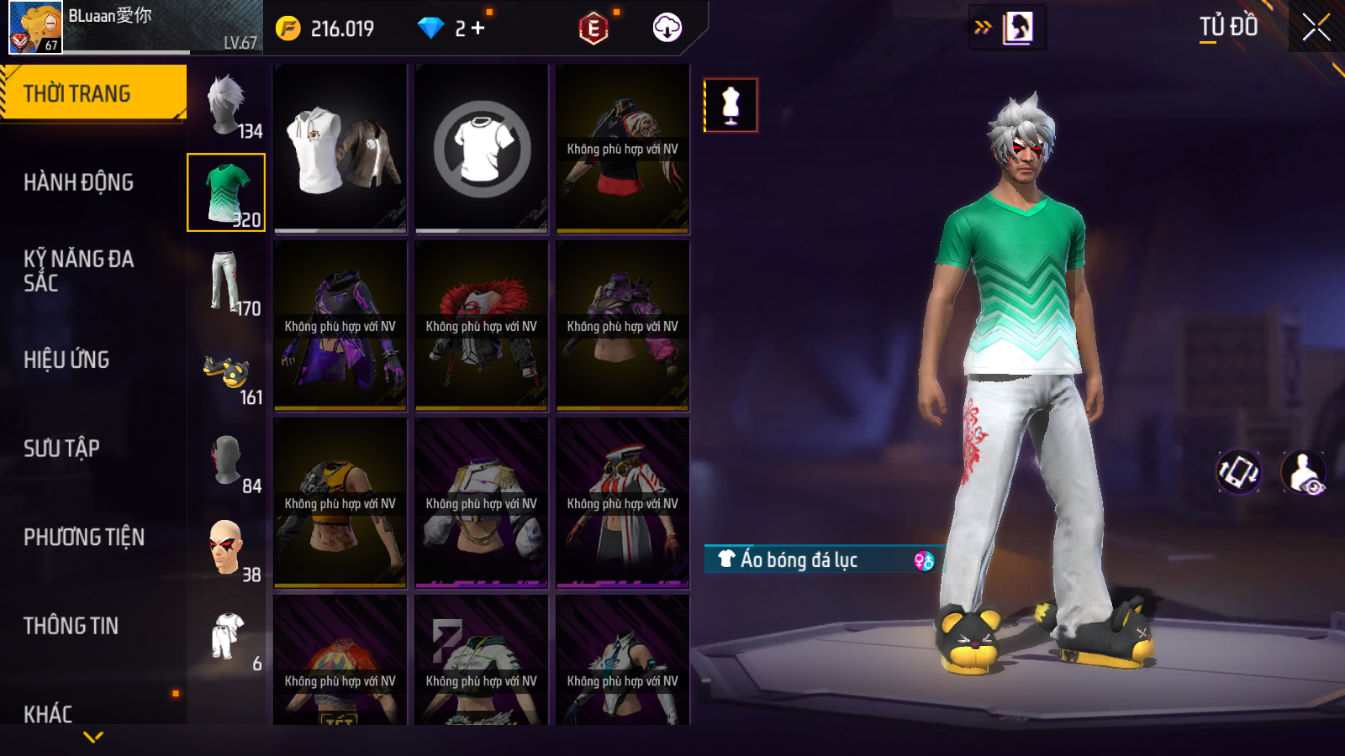Select the Thời Trang menu entry
Image resolution: width=1345 pixels, height=756 pixels.
coord(77,94)
